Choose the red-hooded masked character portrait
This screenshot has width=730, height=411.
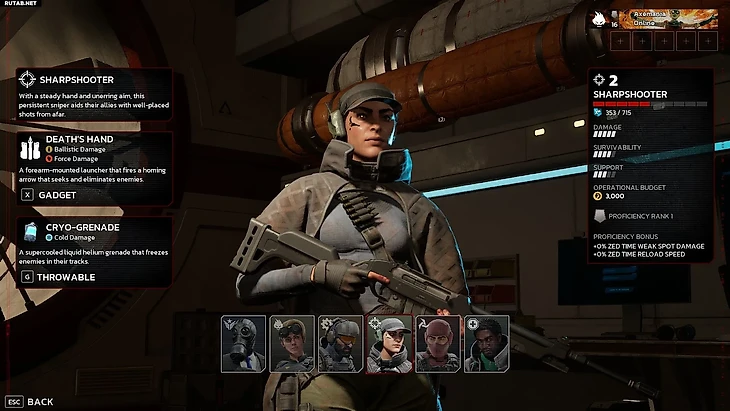pos(437,343)
